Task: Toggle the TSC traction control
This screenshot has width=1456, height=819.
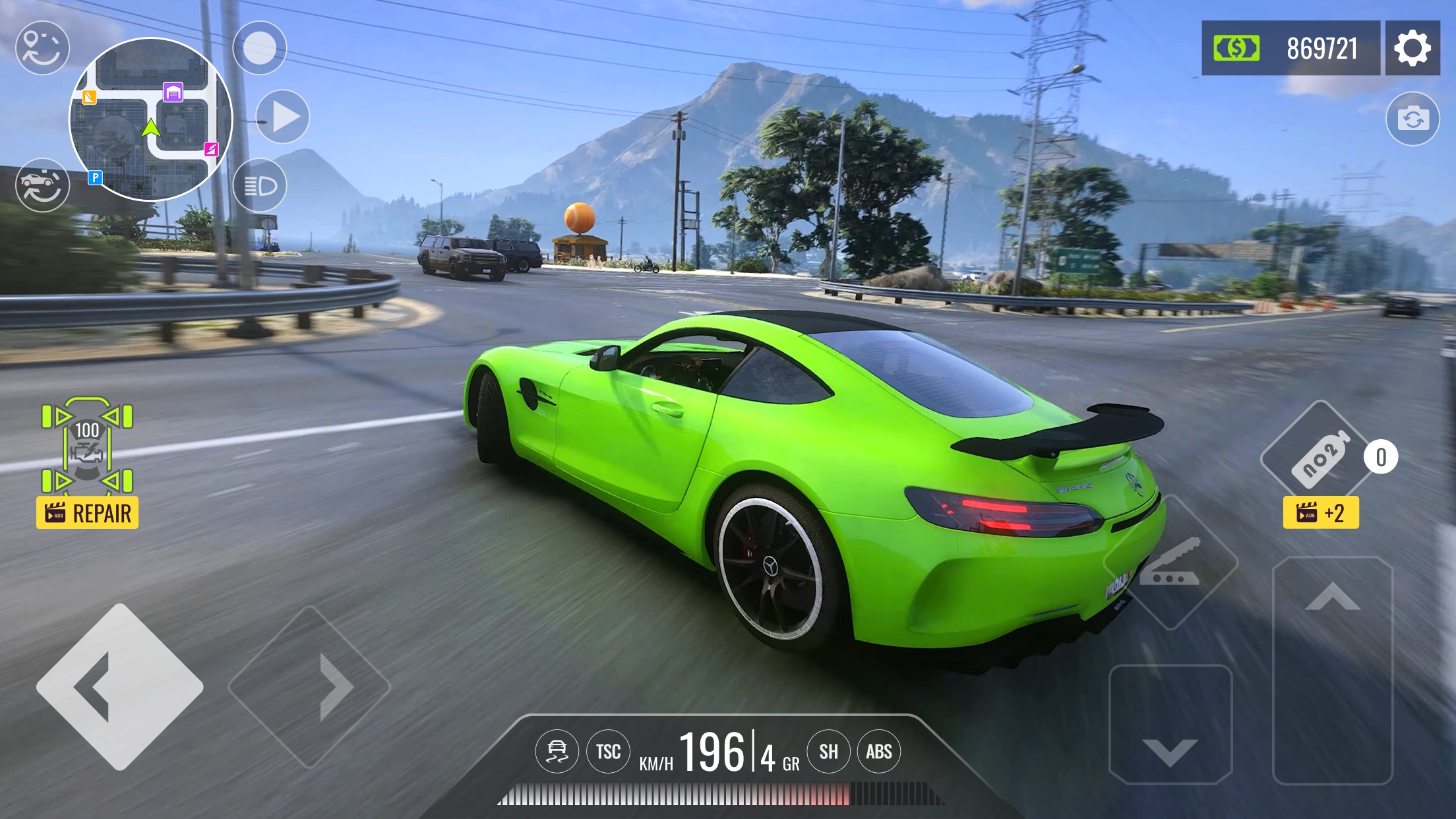Action: coord(608,751)
